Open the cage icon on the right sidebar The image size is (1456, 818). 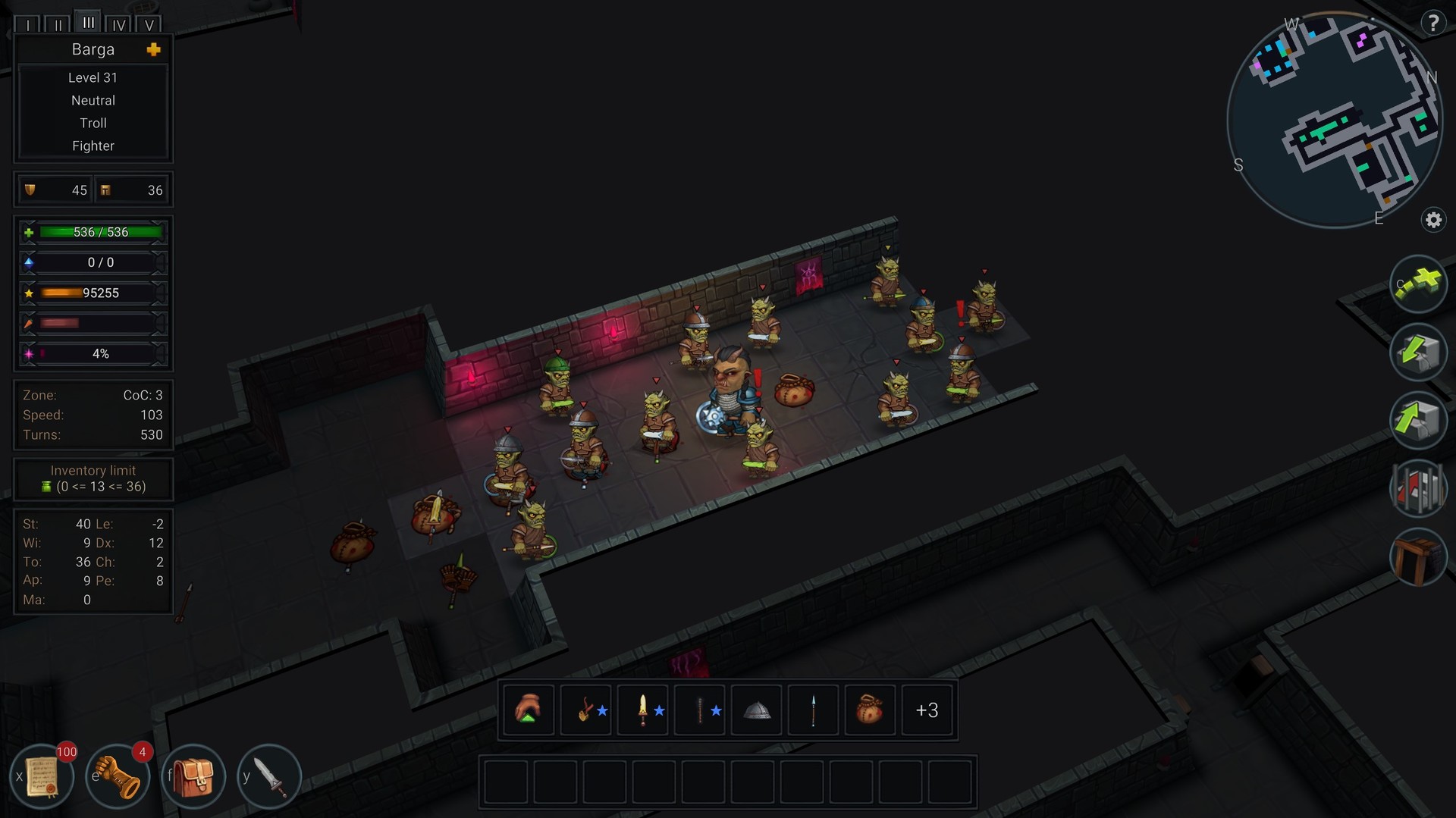(x=1419, y=489)
